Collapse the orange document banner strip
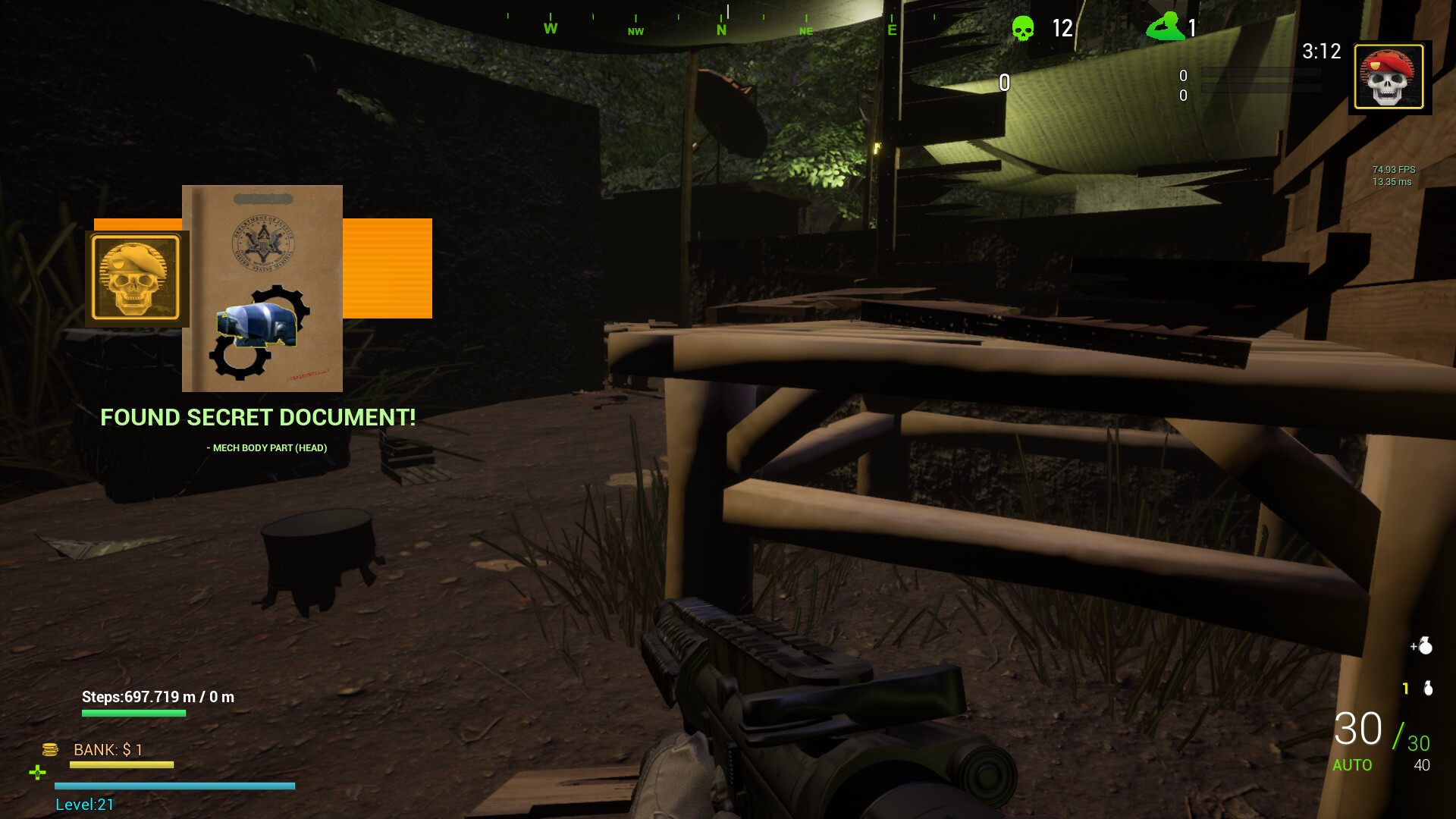 coord(388,268)
